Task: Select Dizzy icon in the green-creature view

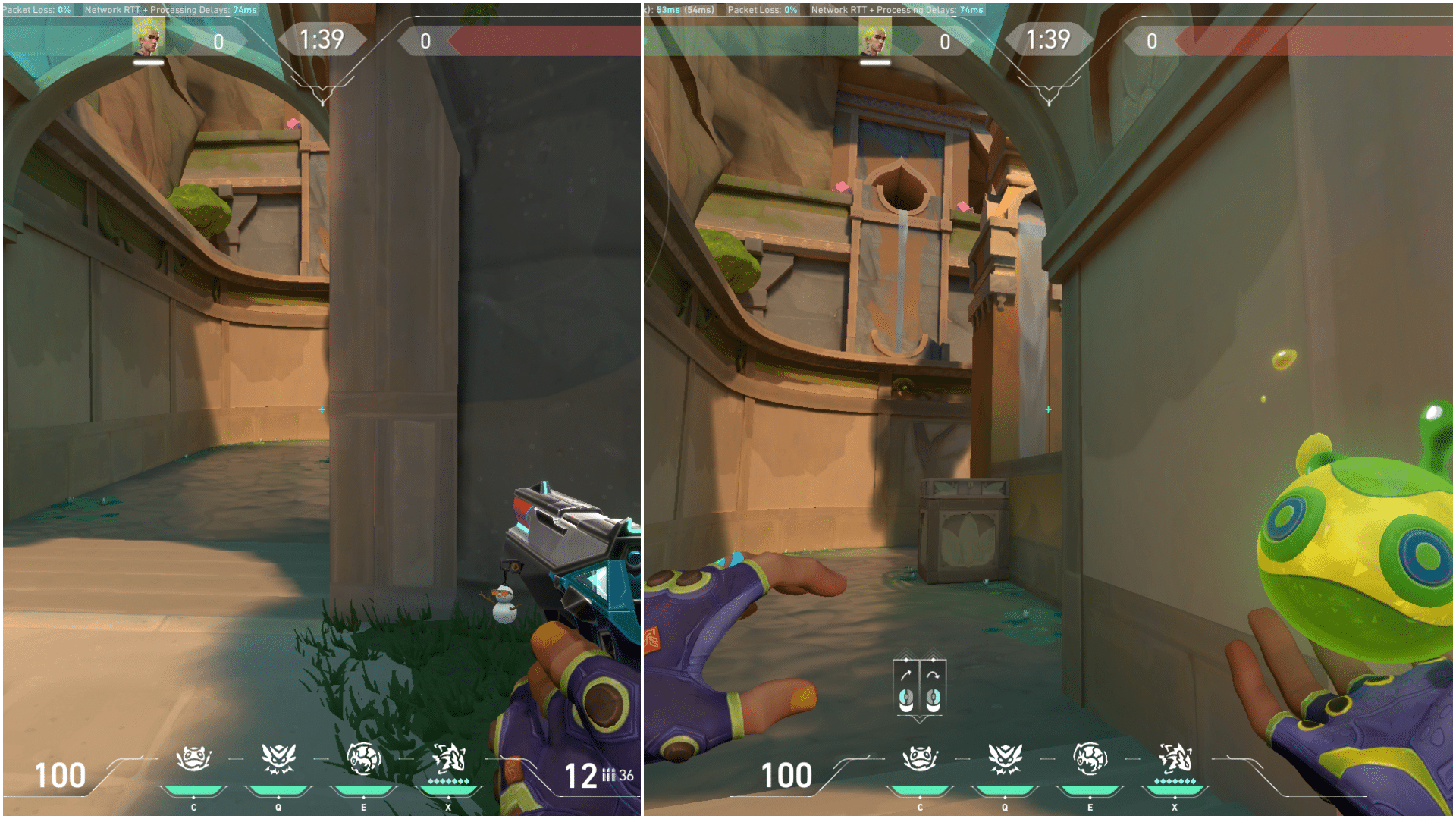Action: click(1090, 758)
